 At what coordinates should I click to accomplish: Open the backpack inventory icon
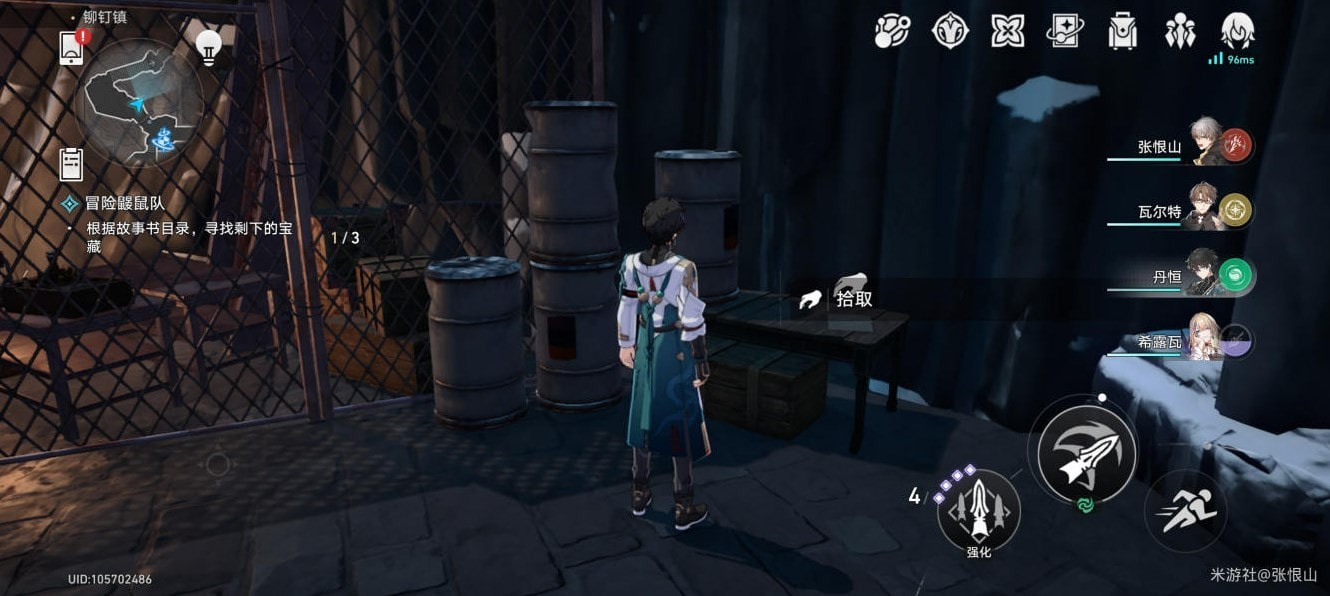tap(1123, 31)
